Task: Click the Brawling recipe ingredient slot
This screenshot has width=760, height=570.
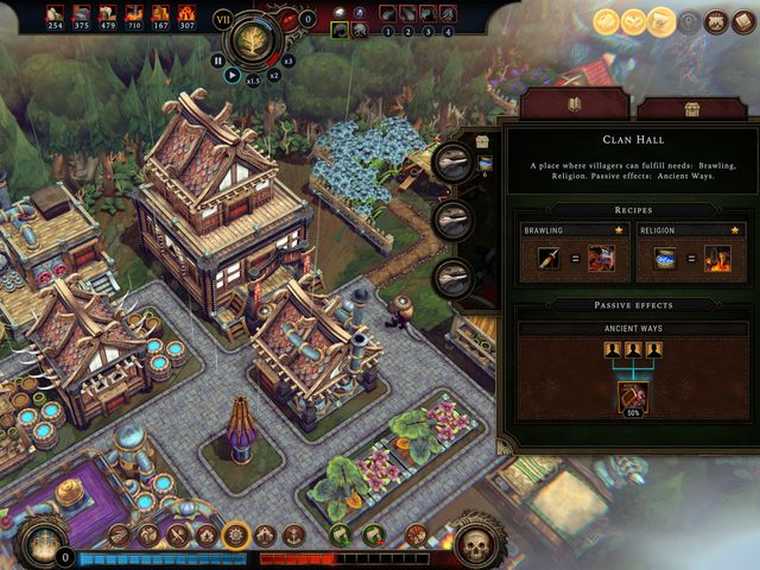Action: 550,259
